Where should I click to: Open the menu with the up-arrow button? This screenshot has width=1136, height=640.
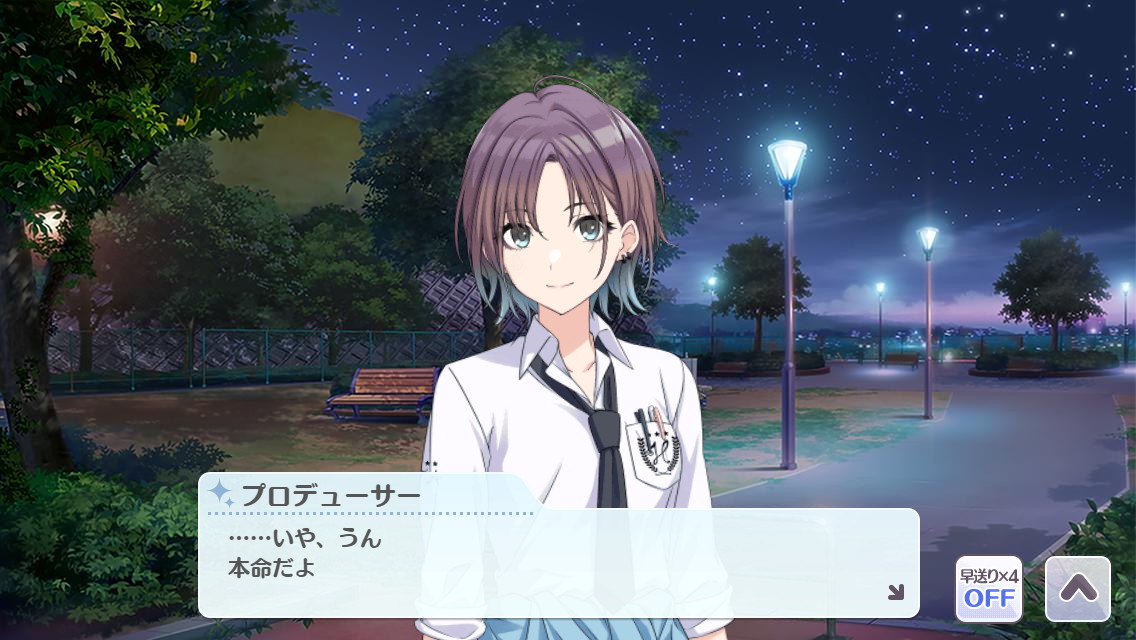coord(1077,589)
